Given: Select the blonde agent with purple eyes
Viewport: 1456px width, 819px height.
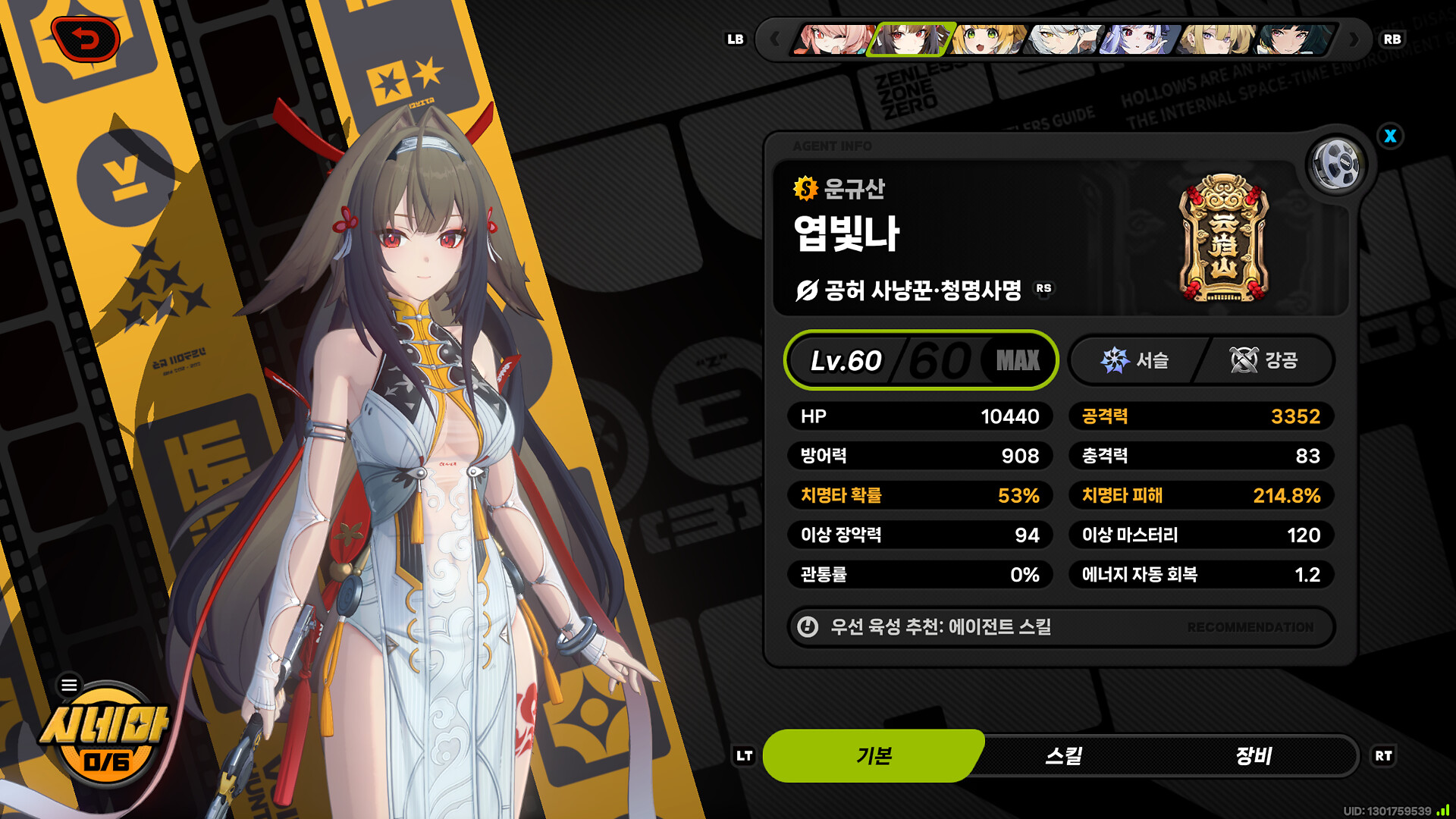Looking at the screenshot, I should (1216, 39).
